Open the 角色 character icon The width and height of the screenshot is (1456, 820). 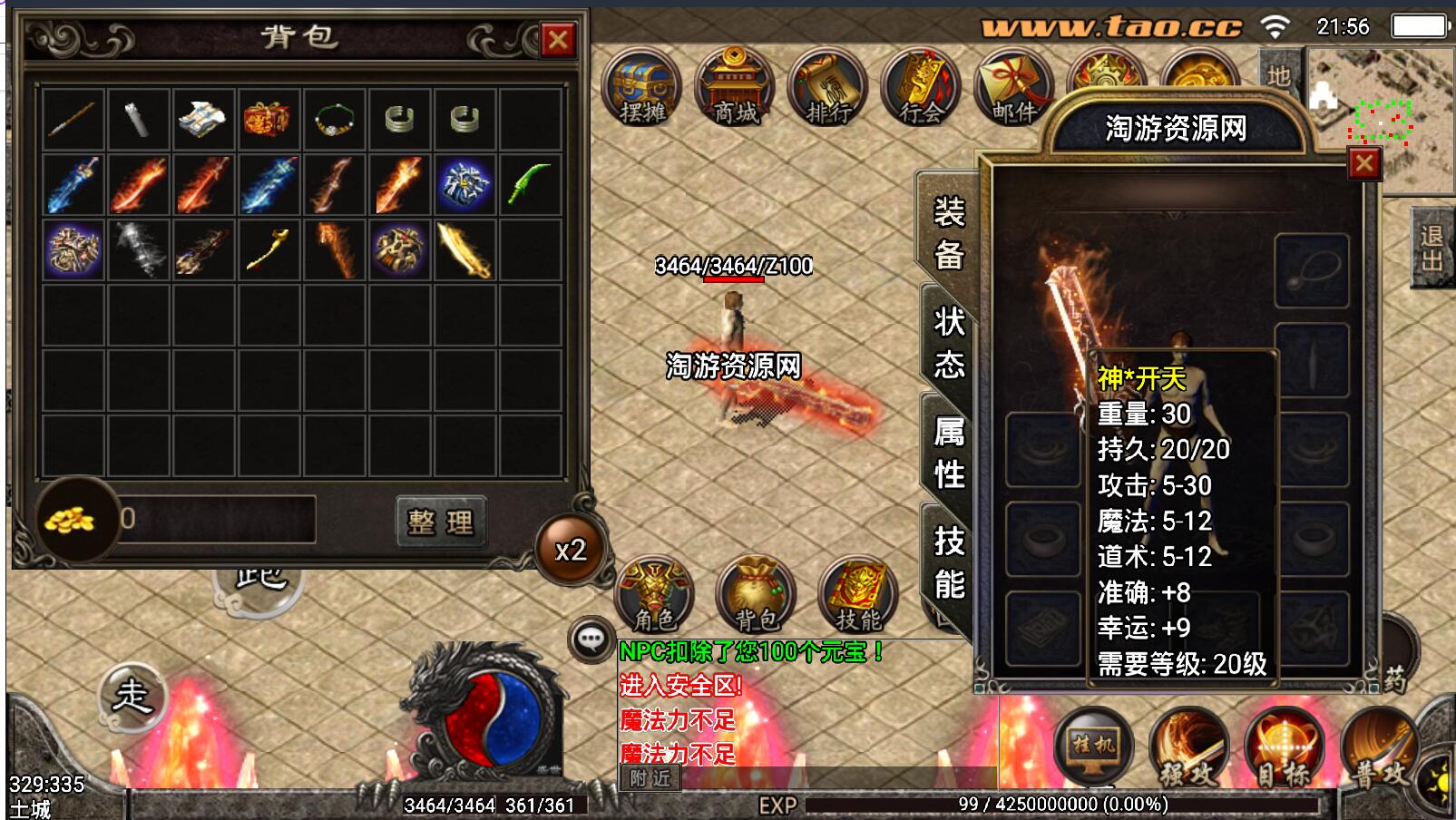654,596
